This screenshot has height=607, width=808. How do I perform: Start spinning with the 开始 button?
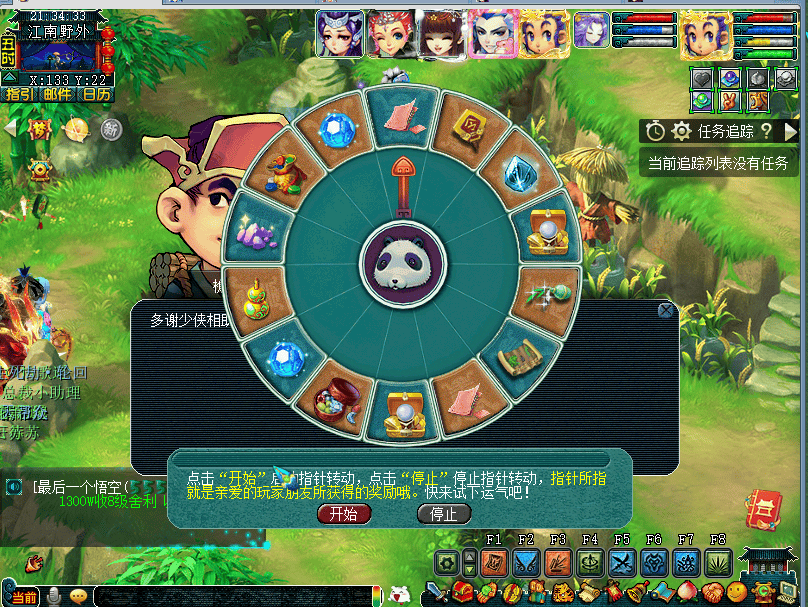click(x=344, y=514)
